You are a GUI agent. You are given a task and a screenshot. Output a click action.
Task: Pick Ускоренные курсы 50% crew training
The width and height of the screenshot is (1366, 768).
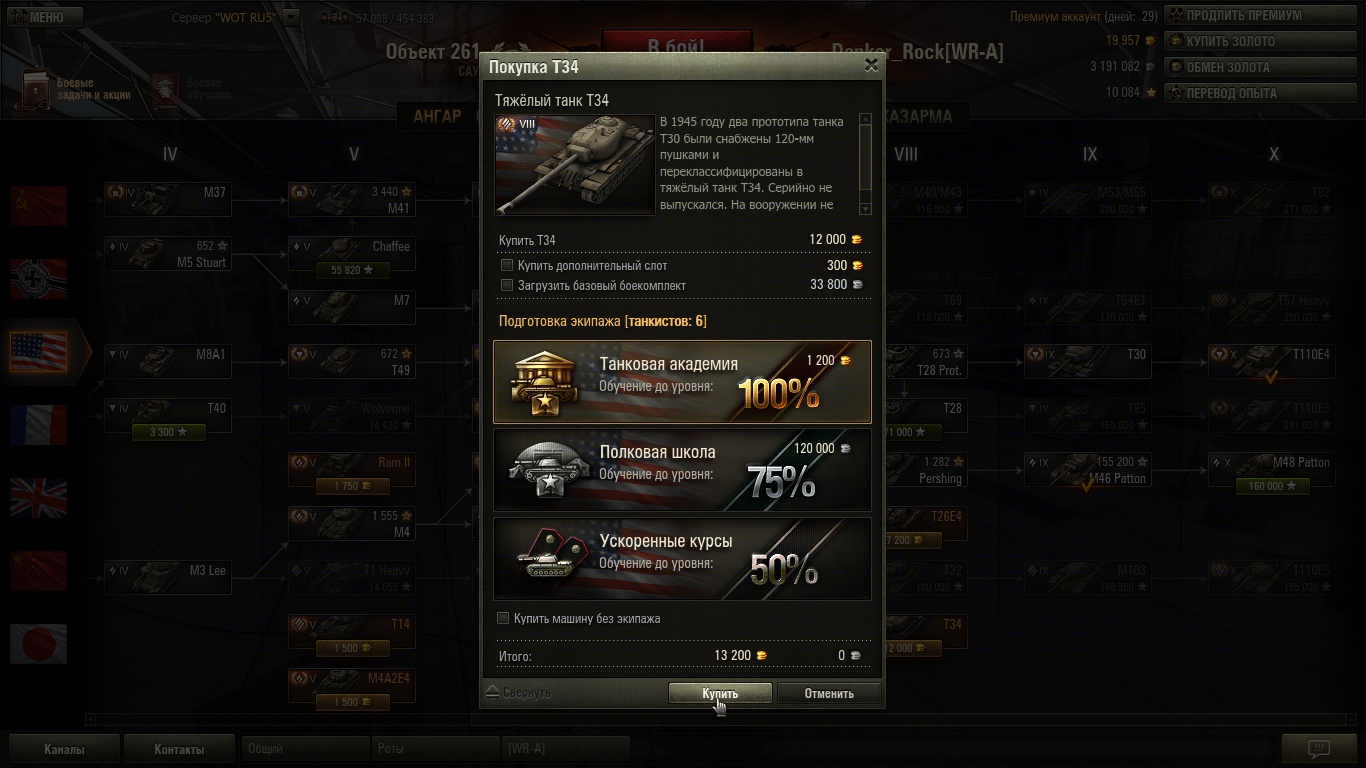coord(682,558)
